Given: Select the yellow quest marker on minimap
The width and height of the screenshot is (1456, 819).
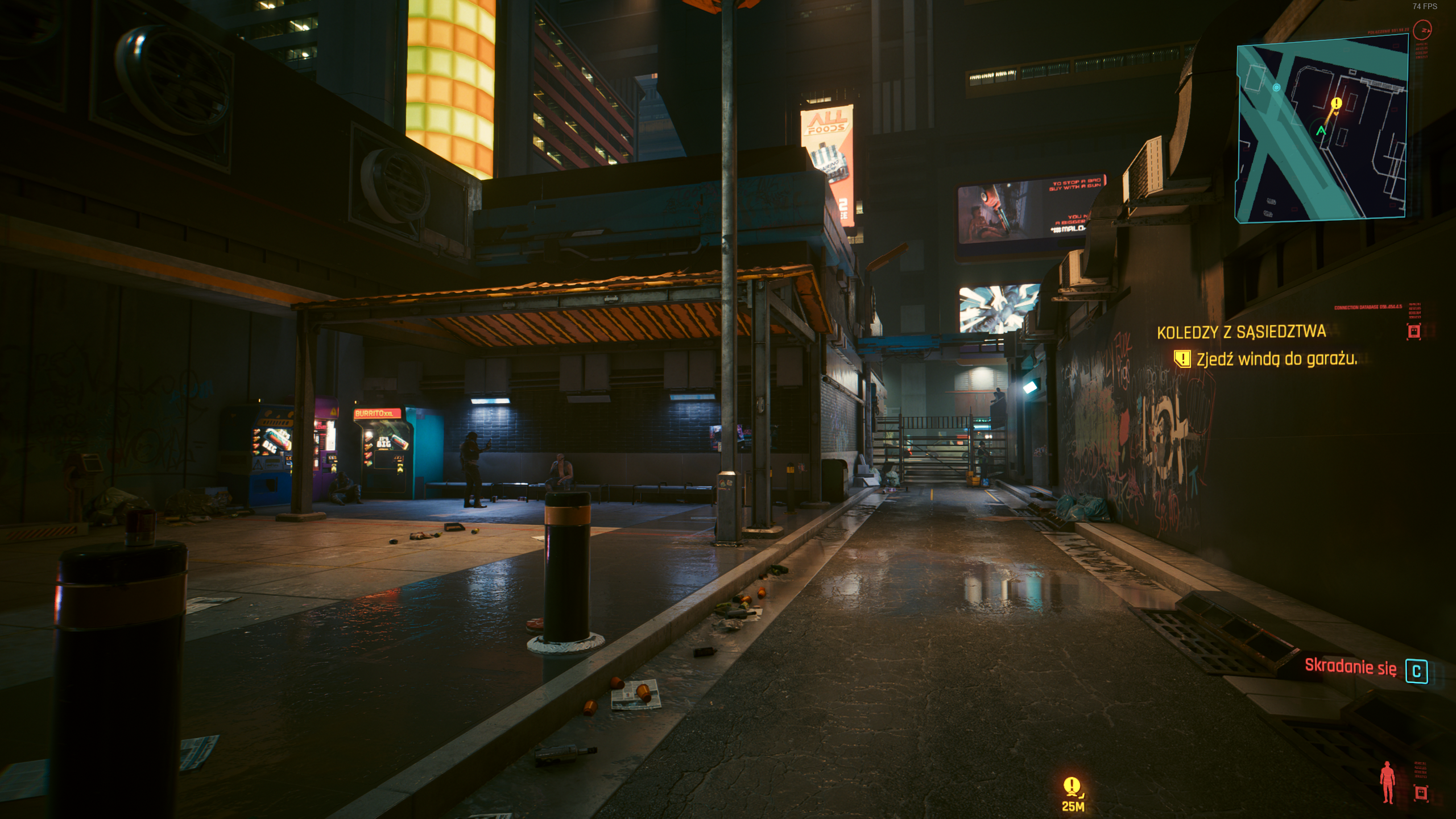Looking at the screenshot, I should [x=1337, y=104].
